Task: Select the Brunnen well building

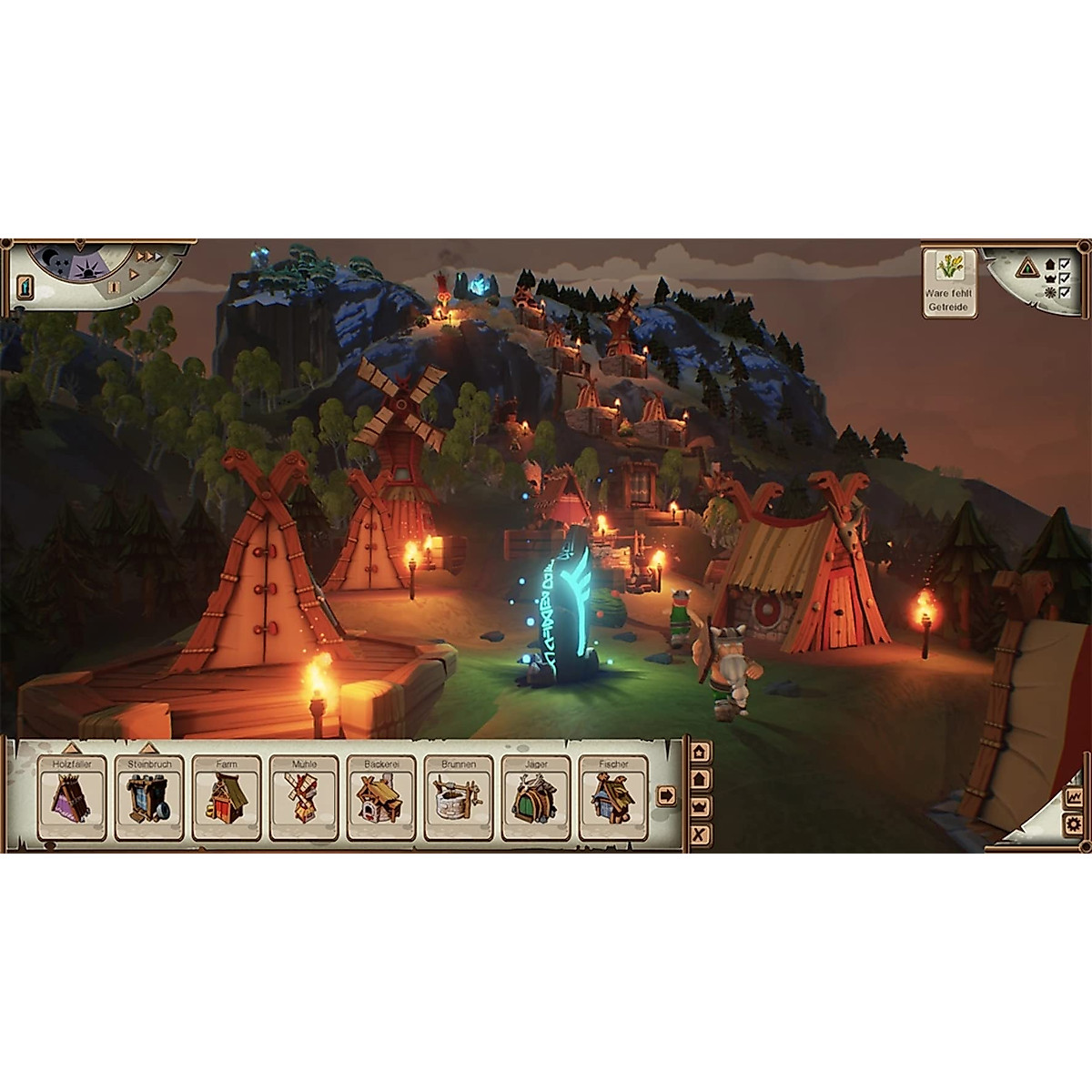Action: tap(459, 798)
